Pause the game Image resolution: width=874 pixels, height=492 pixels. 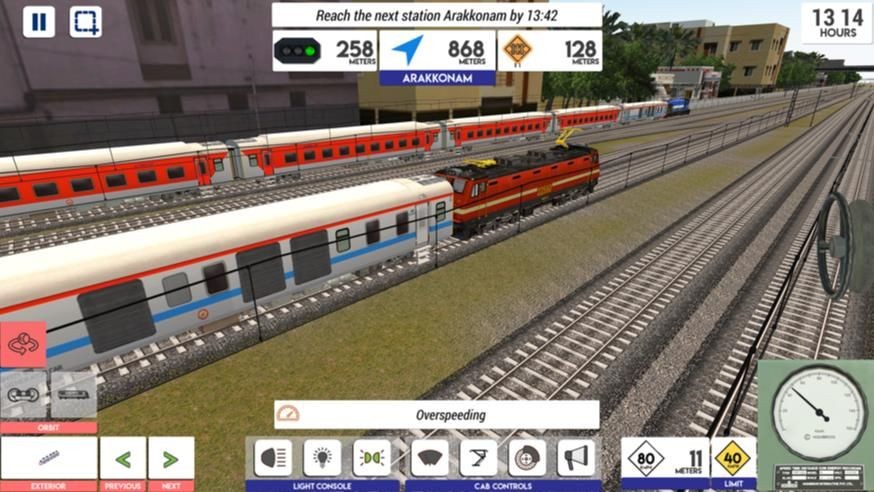(38, 22)
